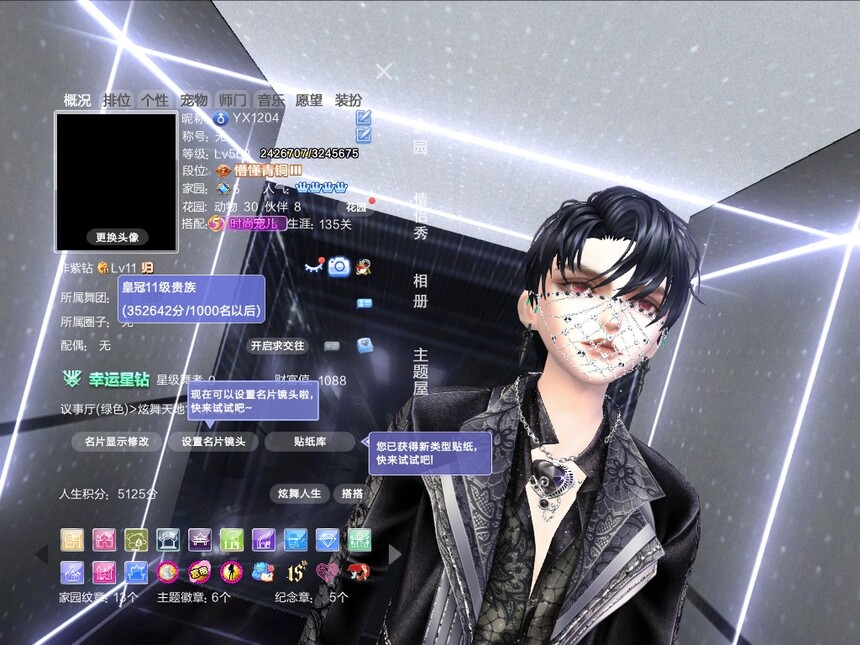This screenshot has width=860, height=645.
Task: Click the 开启求交往 button
Action: pyautogui.click(x=277, y=346)
